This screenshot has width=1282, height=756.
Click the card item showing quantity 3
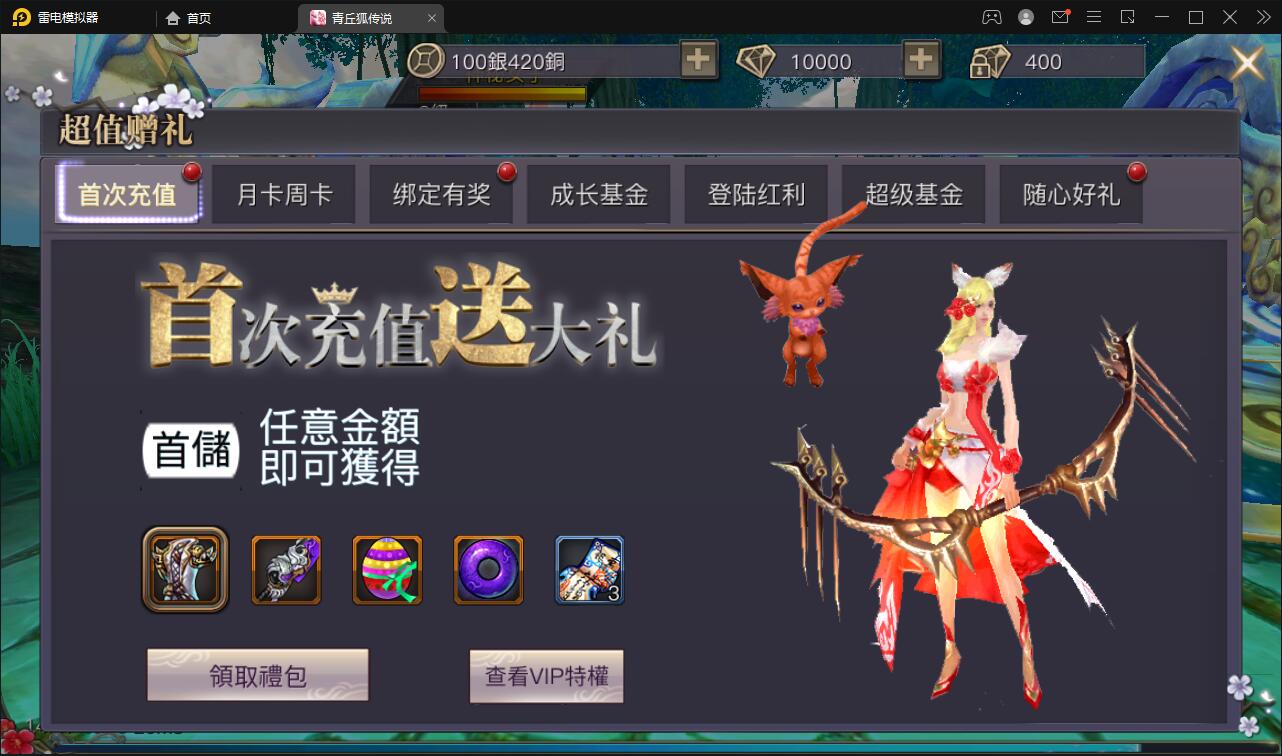point(589,570)
